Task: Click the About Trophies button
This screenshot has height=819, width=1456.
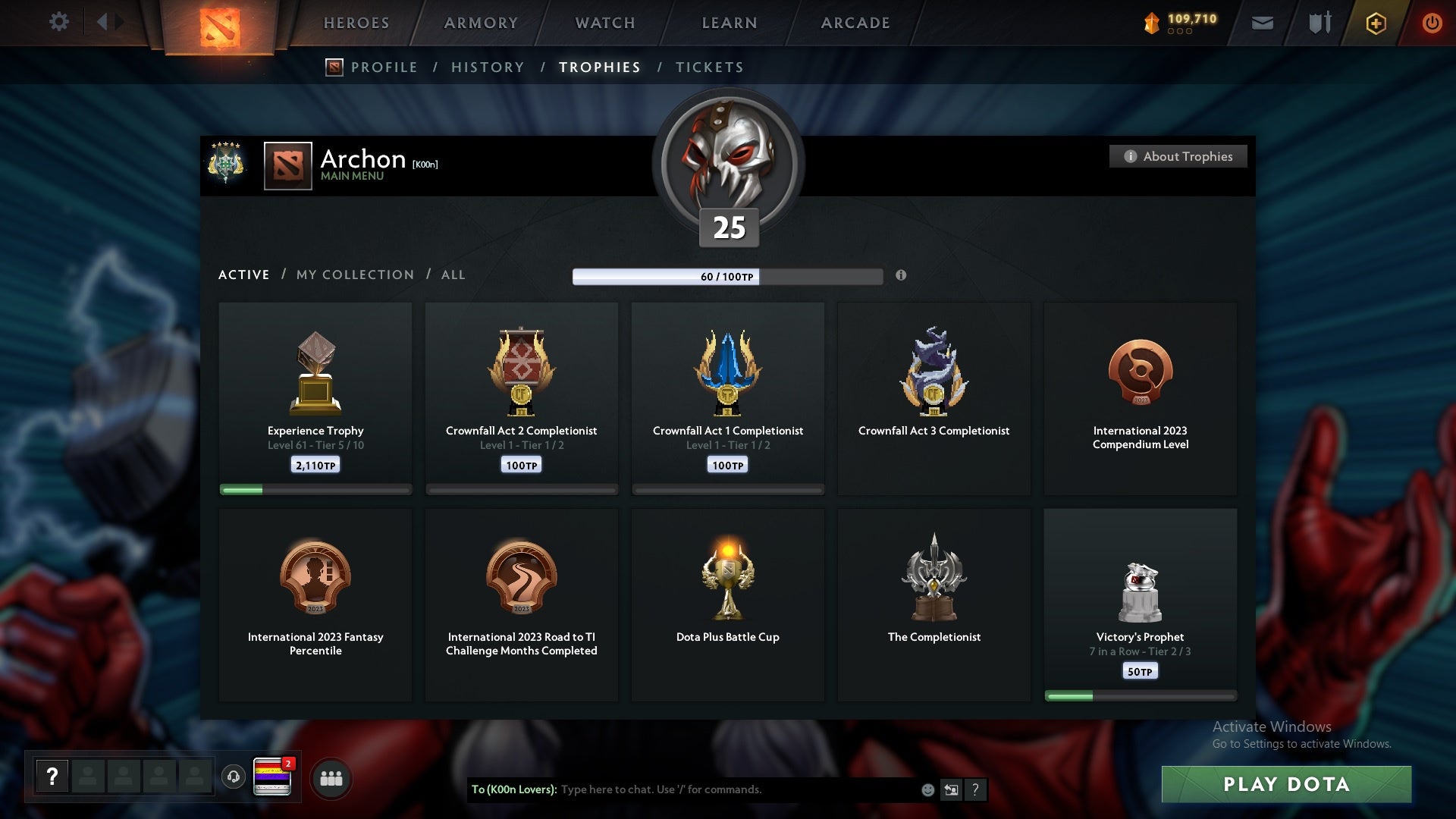Action: (x=1178, y=156)
